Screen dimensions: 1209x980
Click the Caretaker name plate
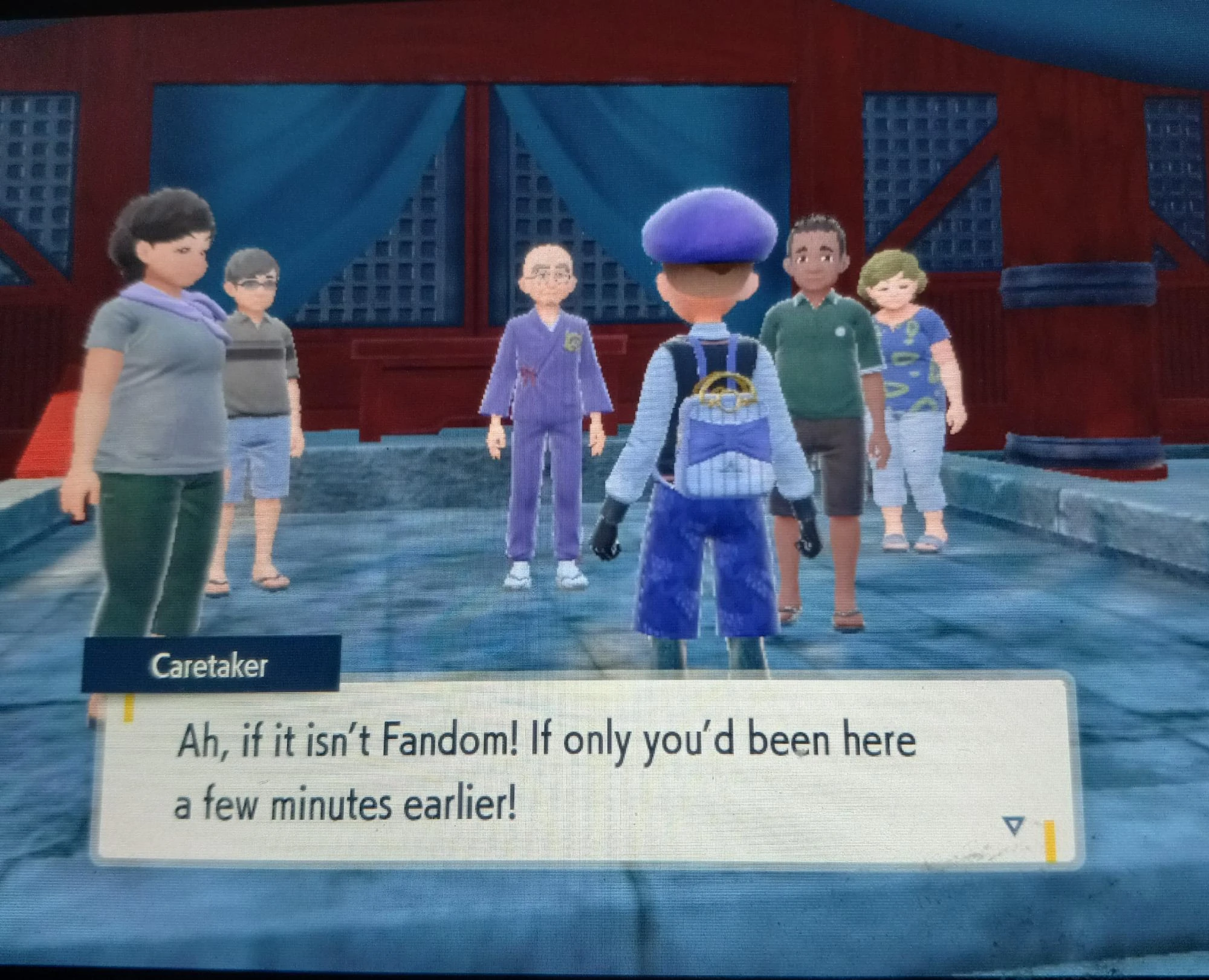coord(215,665)
